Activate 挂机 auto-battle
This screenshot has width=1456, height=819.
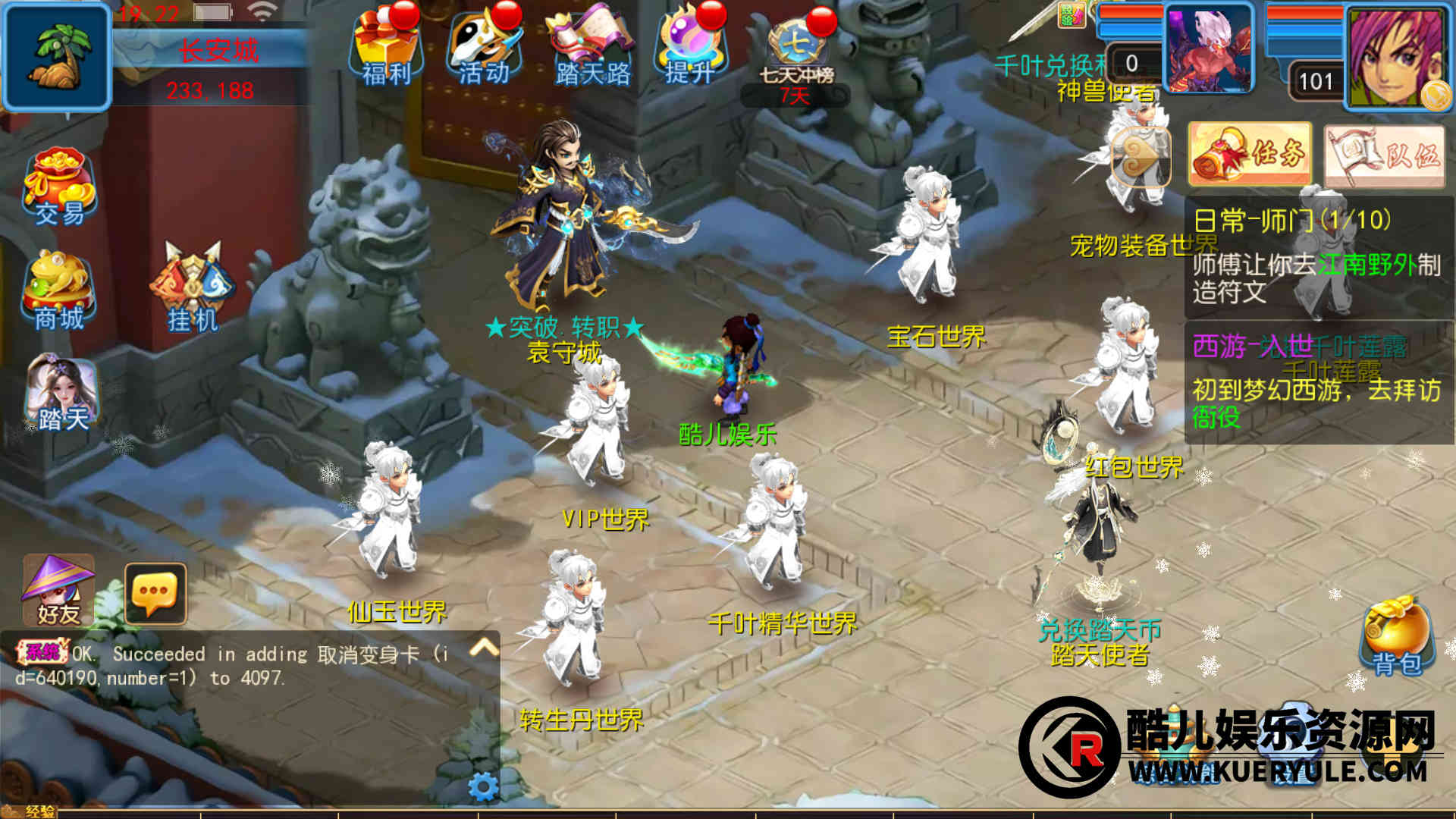[x=193, y=290]
